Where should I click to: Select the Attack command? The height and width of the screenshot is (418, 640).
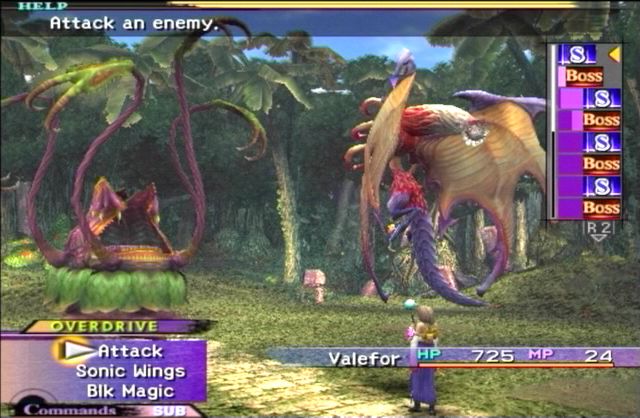[130, 351]
